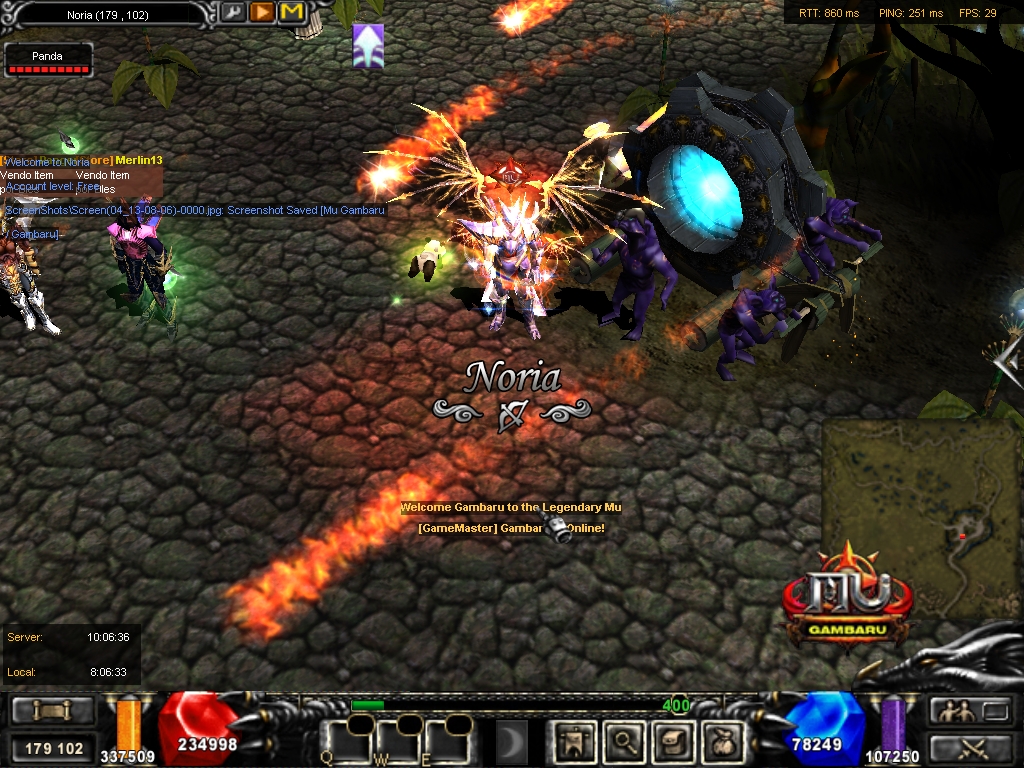
Task: Start the helper with the orange play button
Action: [x=262, y=13]
